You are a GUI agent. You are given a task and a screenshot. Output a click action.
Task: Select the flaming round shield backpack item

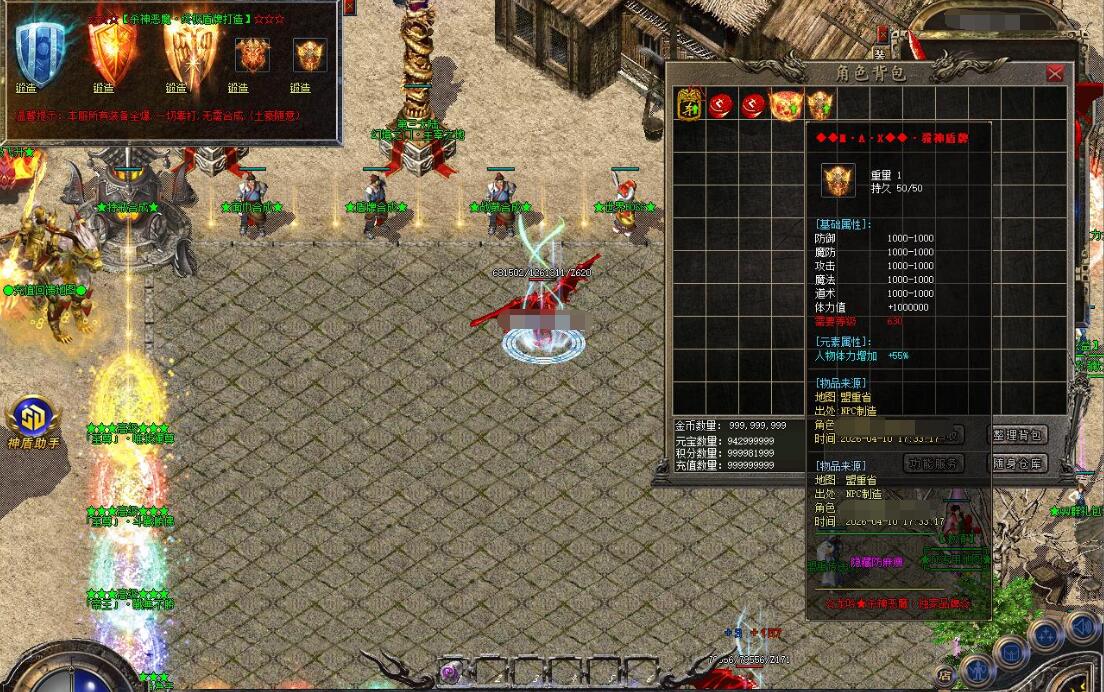click(x=786, y=104)
